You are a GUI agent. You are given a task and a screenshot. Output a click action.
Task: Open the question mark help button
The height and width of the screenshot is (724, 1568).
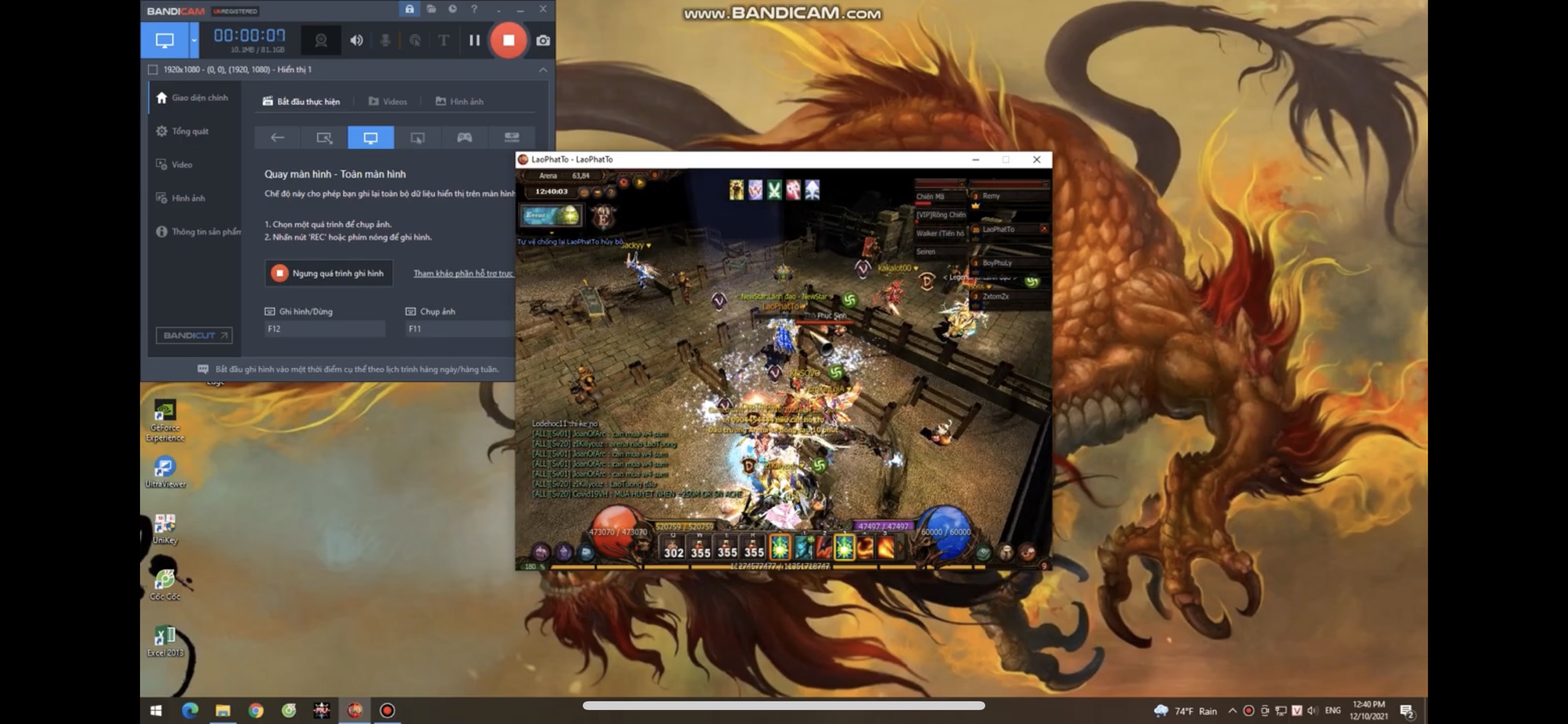coord(610,193)
